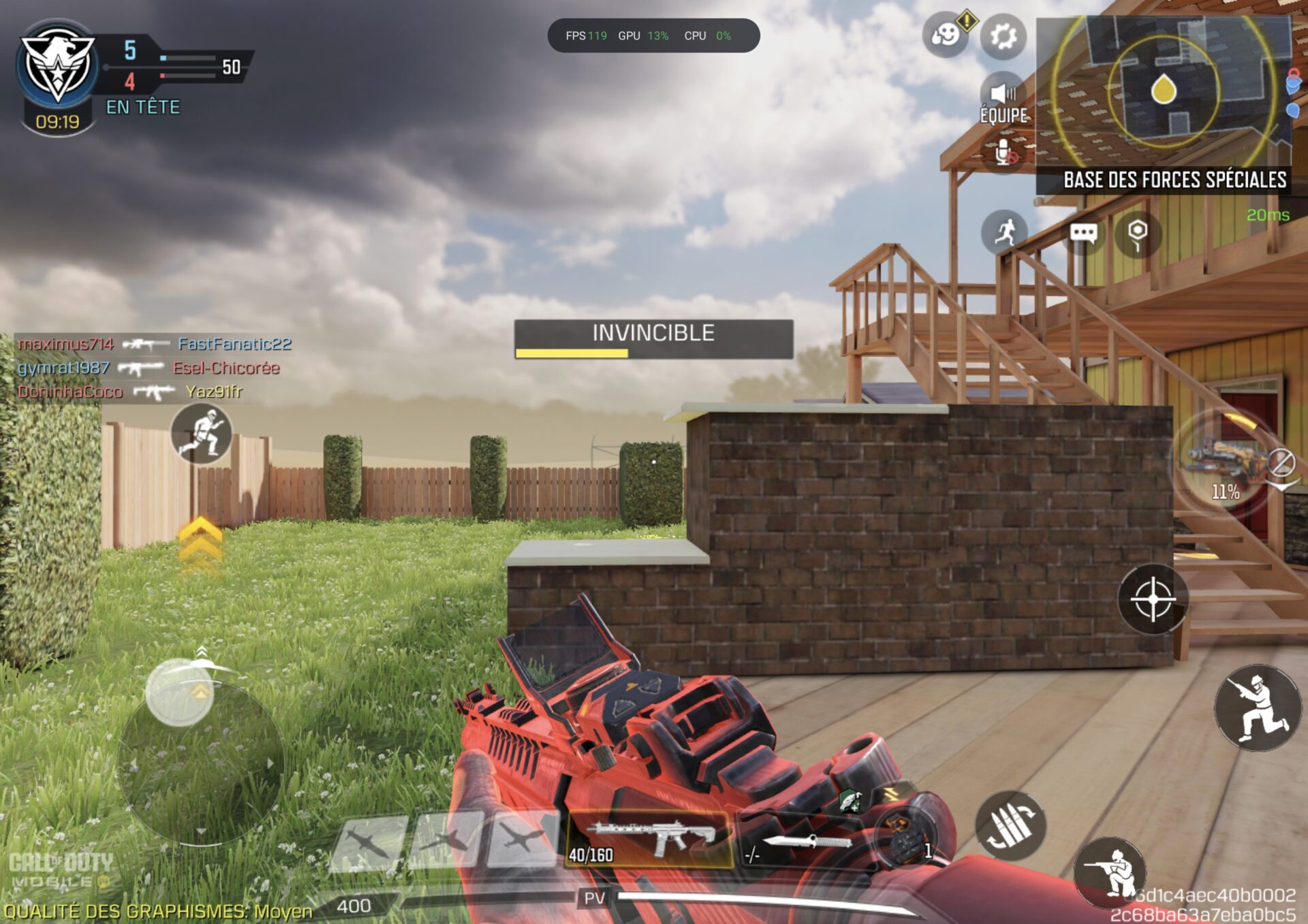Open the settings gear icon
The height and width of the screenshot is (924, 1308).
pos(1003,36)
